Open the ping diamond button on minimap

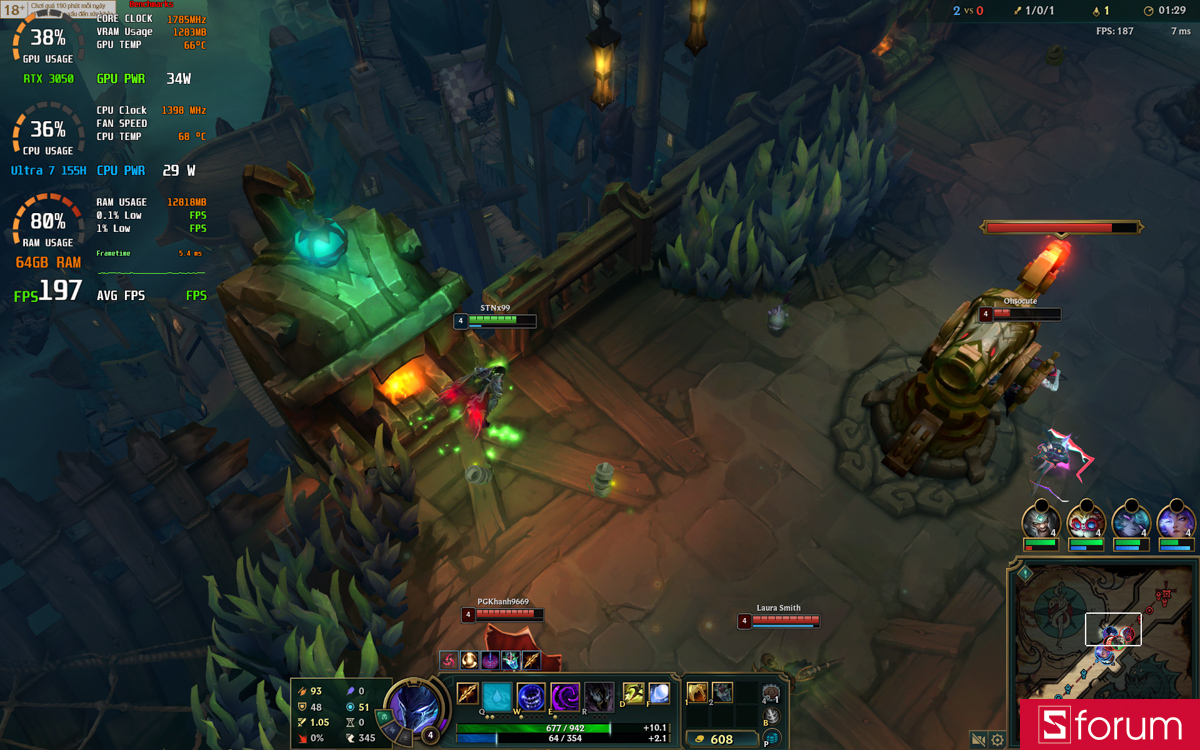(x=1025, y=573)
